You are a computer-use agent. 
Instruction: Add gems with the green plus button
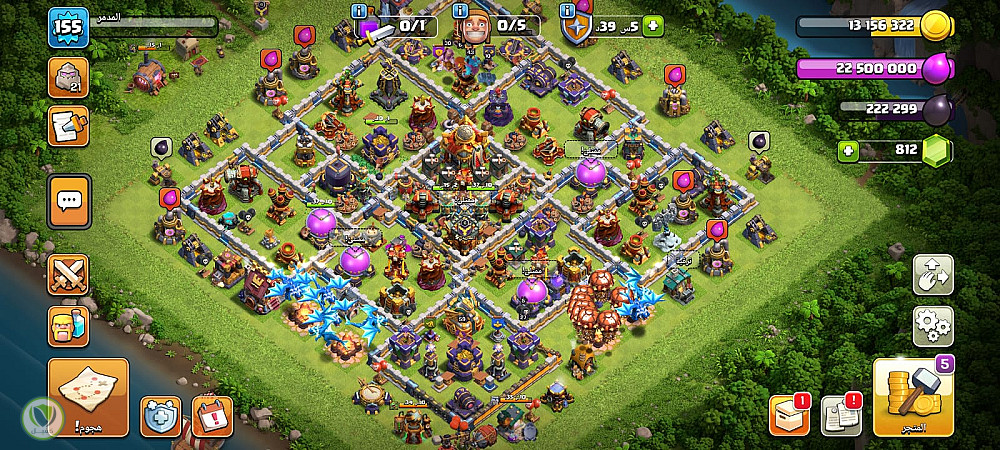(x=850, y=151)
